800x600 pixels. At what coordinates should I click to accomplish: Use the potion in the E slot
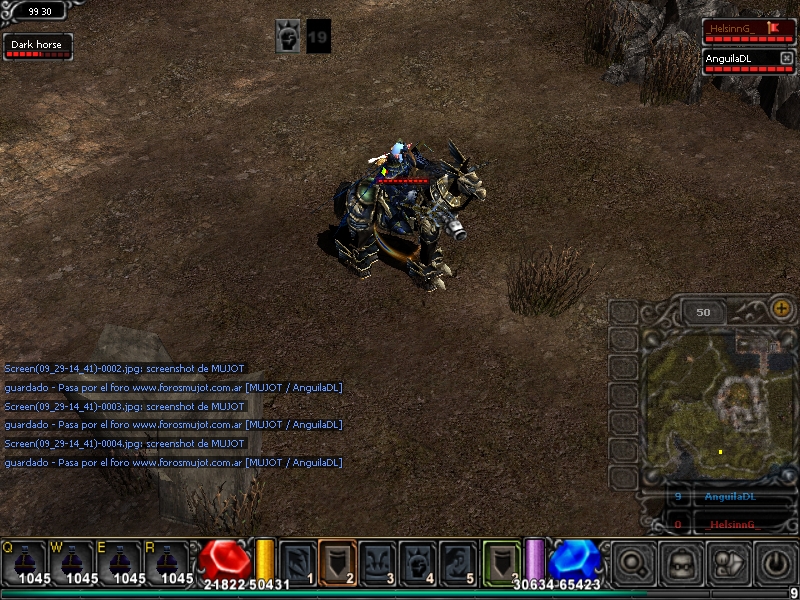pyautogui.click(x=120, y=563)
